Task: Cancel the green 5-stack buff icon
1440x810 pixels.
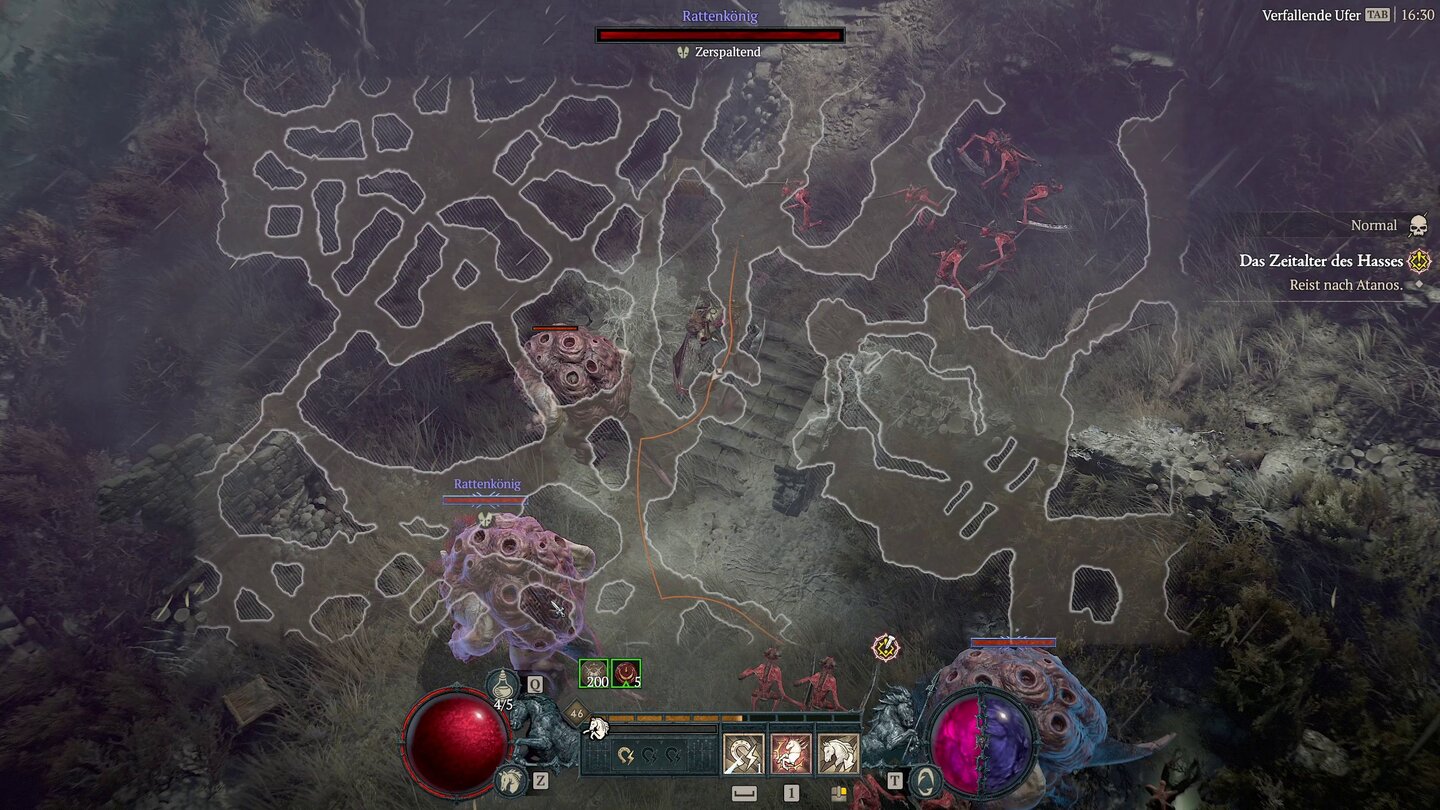Action: (x=626, y=674)
